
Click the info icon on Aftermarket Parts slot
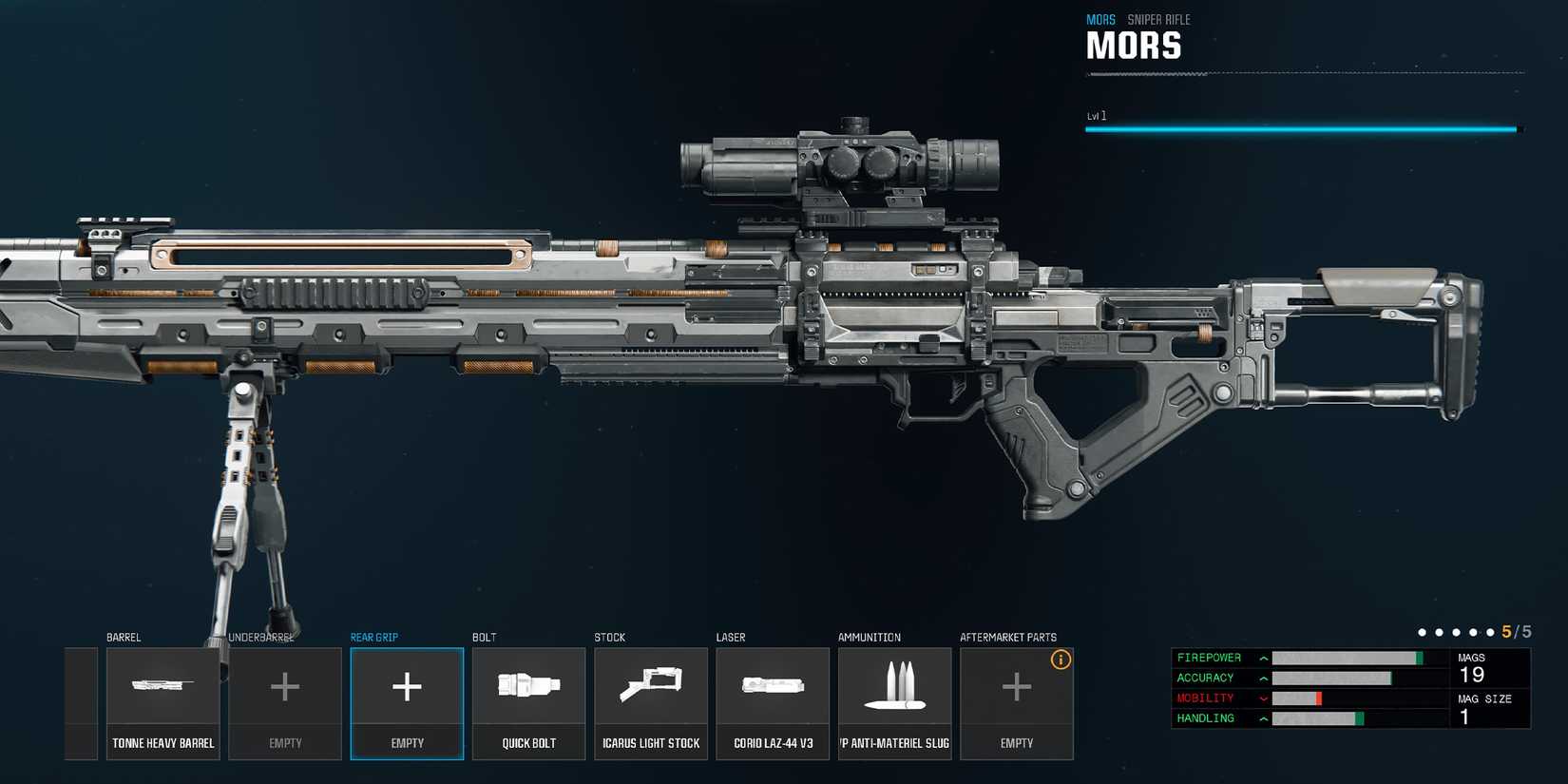(x=1061, y=659)
